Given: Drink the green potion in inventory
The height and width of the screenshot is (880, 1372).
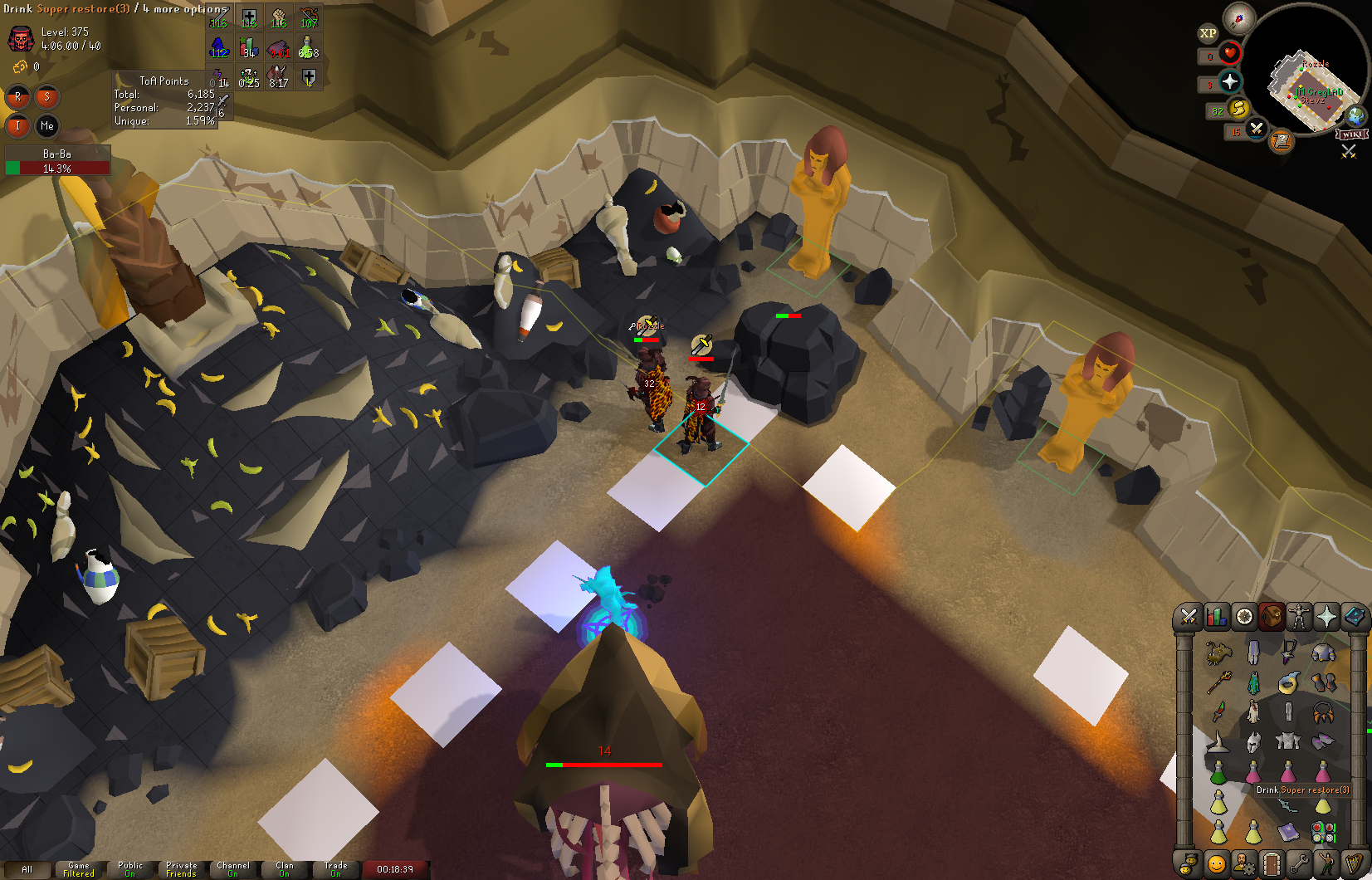Looking at the screenshot, I should click(x=1218, y=773).
